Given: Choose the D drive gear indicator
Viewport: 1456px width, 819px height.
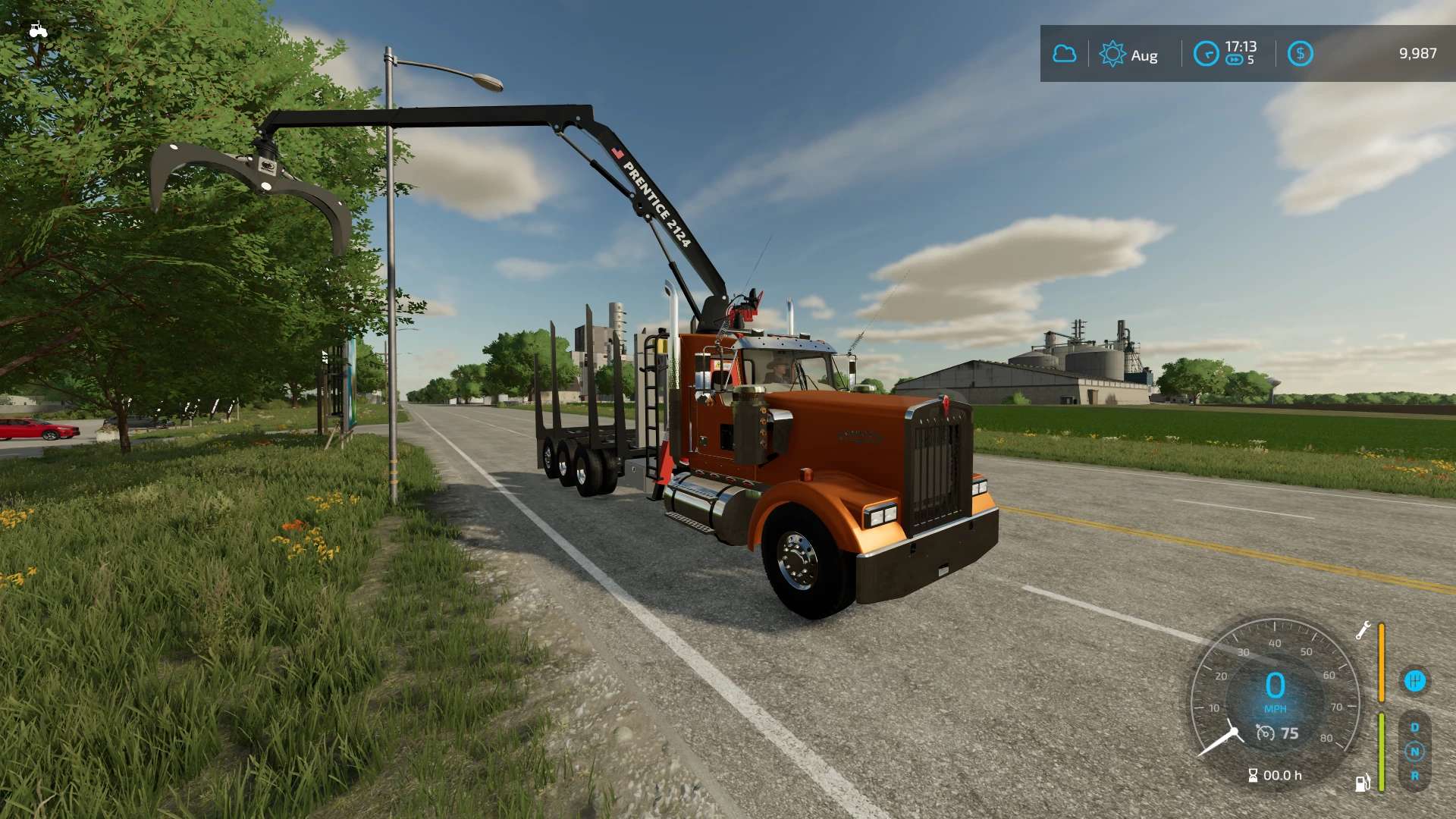Looking at the screenshot, I should pyautogui.click(x=1414, y=727).
